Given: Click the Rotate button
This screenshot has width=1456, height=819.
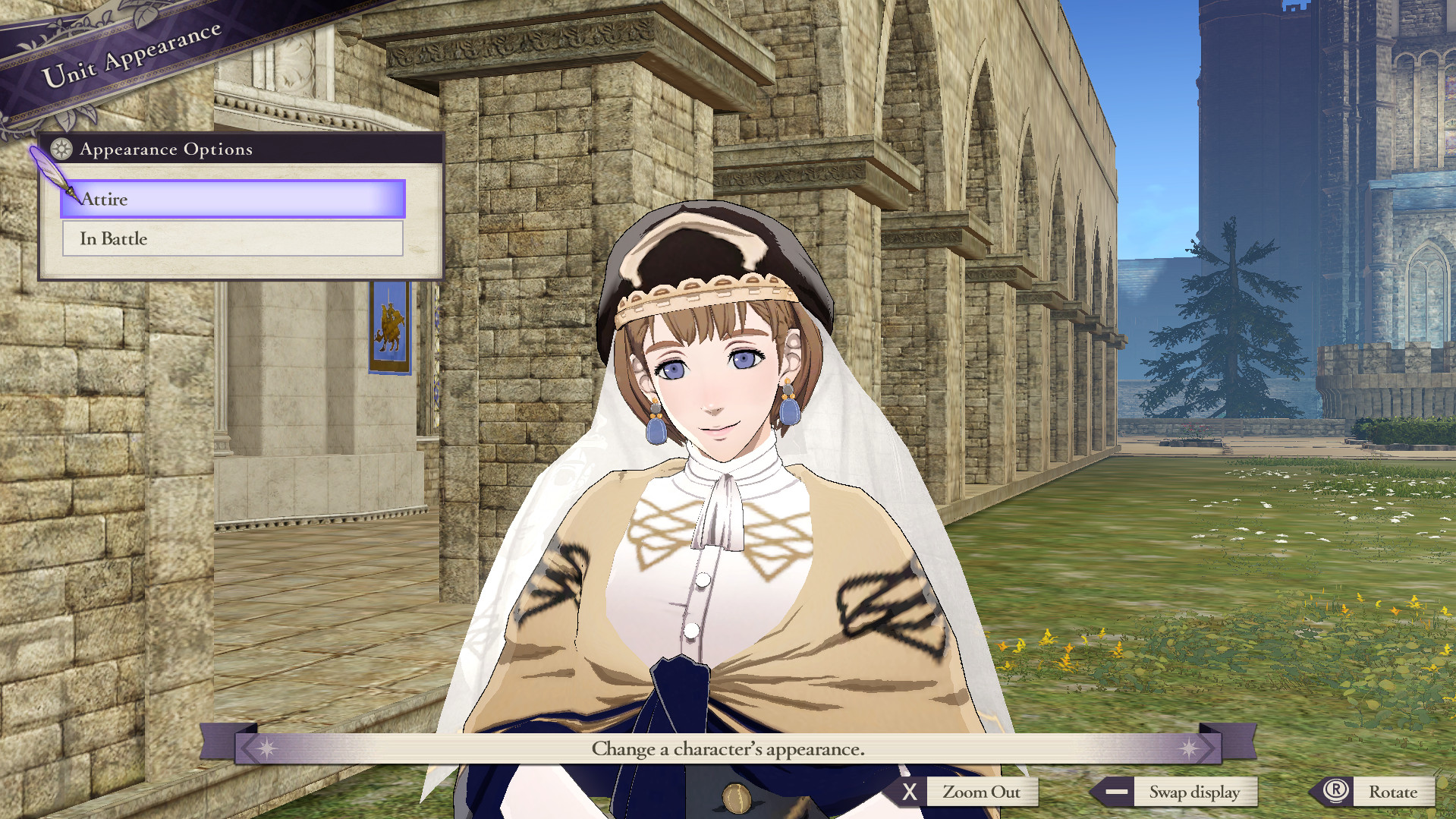Looking at the screenshot, I should 1395,792.
